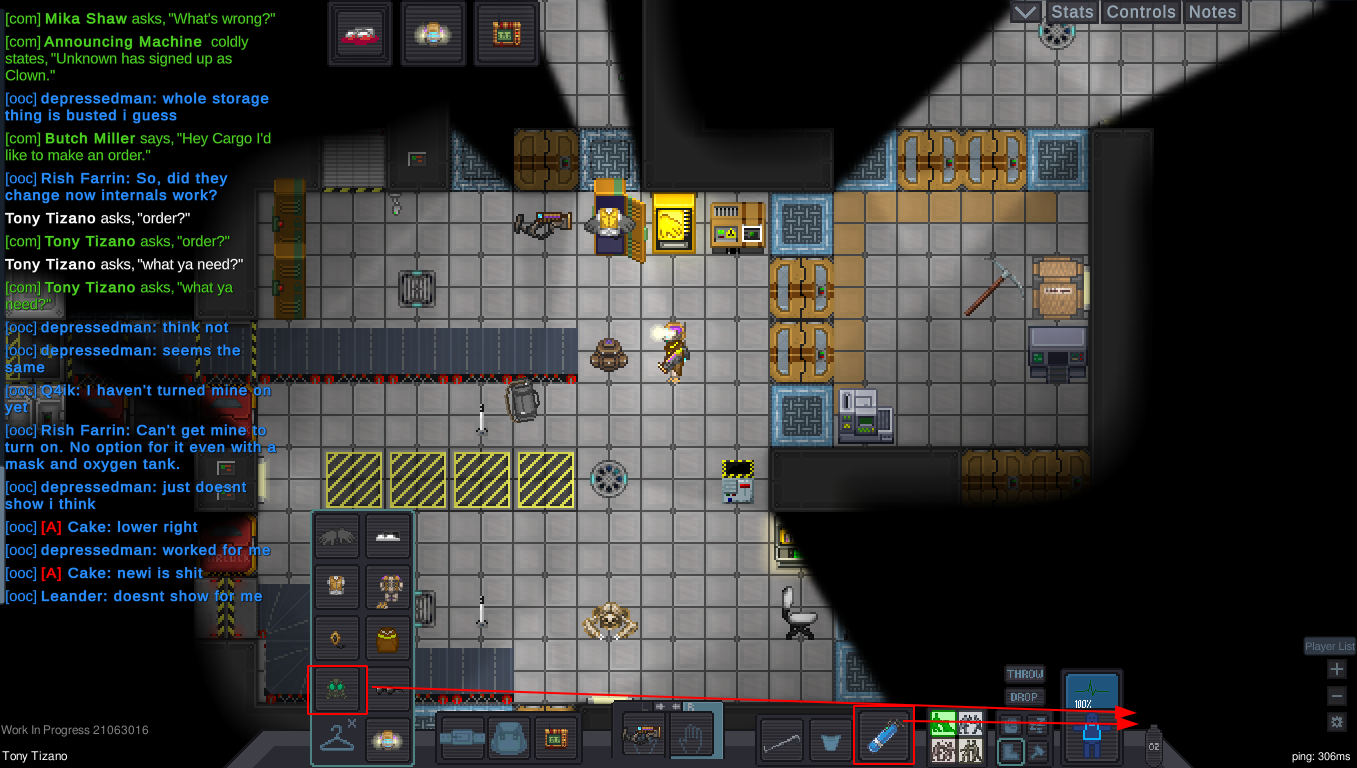Open the belt slot in the hotbar
Screen dimensions: 1357x768
pyautogui.click(x=463, y=737)
